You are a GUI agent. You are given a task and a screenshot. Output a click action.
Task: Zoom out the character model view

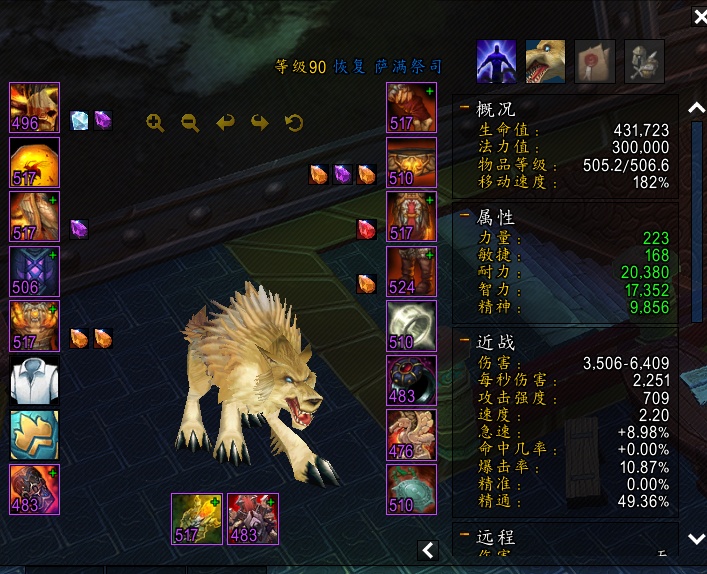(x=190, y=123)
